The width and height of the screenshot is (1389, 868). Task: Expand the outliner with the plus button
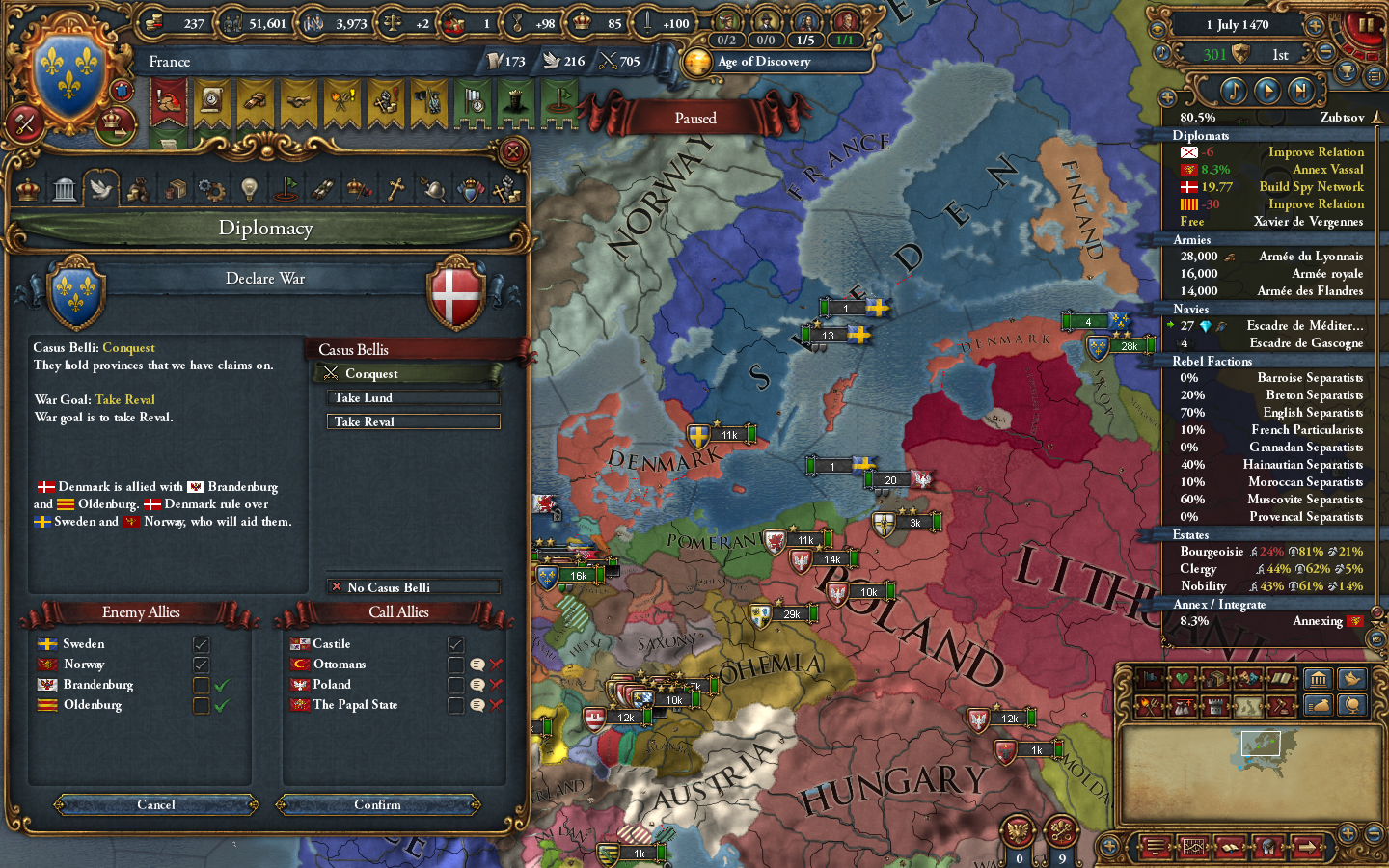1168,96
